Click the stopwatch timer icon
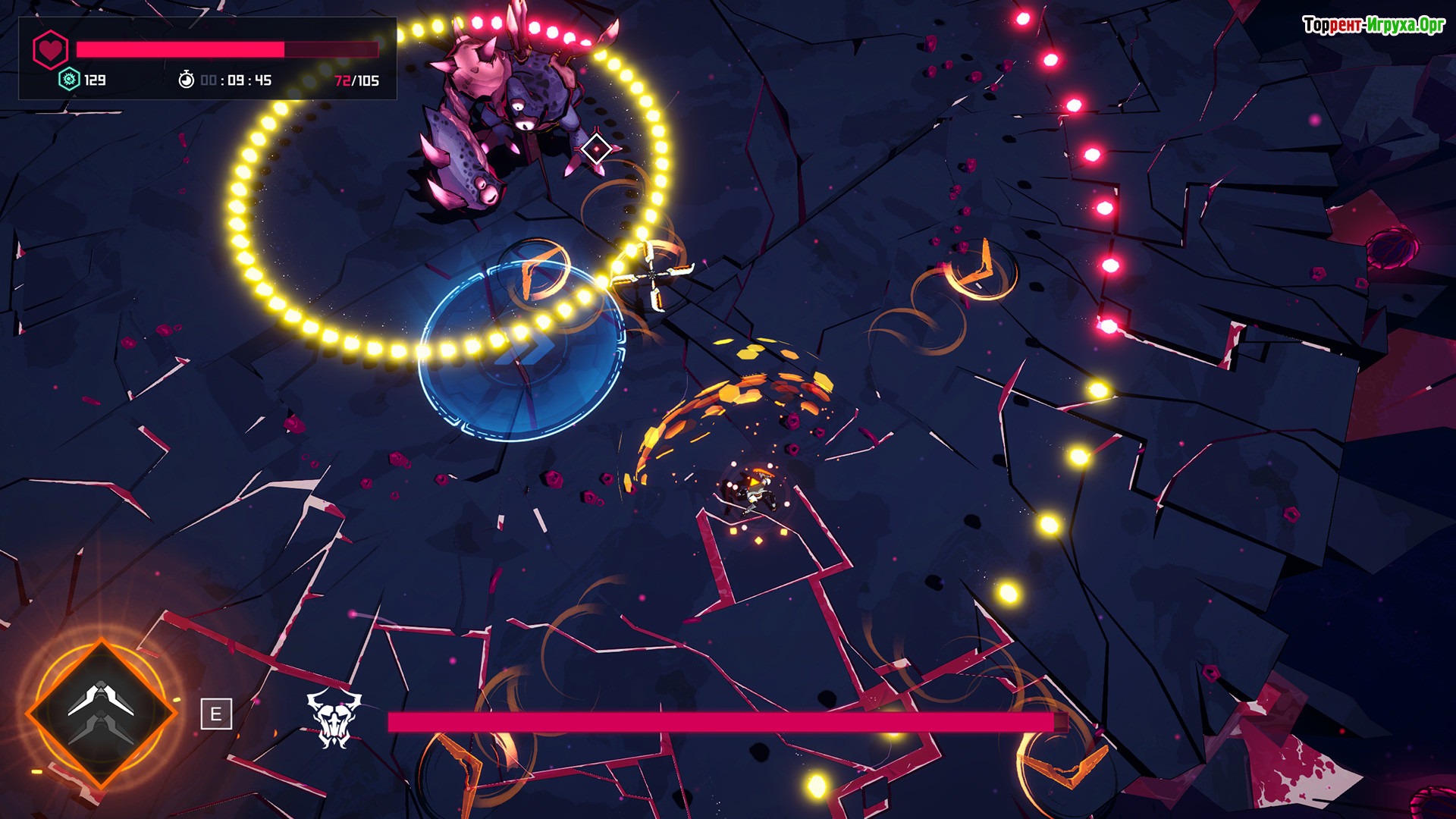1456x819 pixels. tap(186, 80)
